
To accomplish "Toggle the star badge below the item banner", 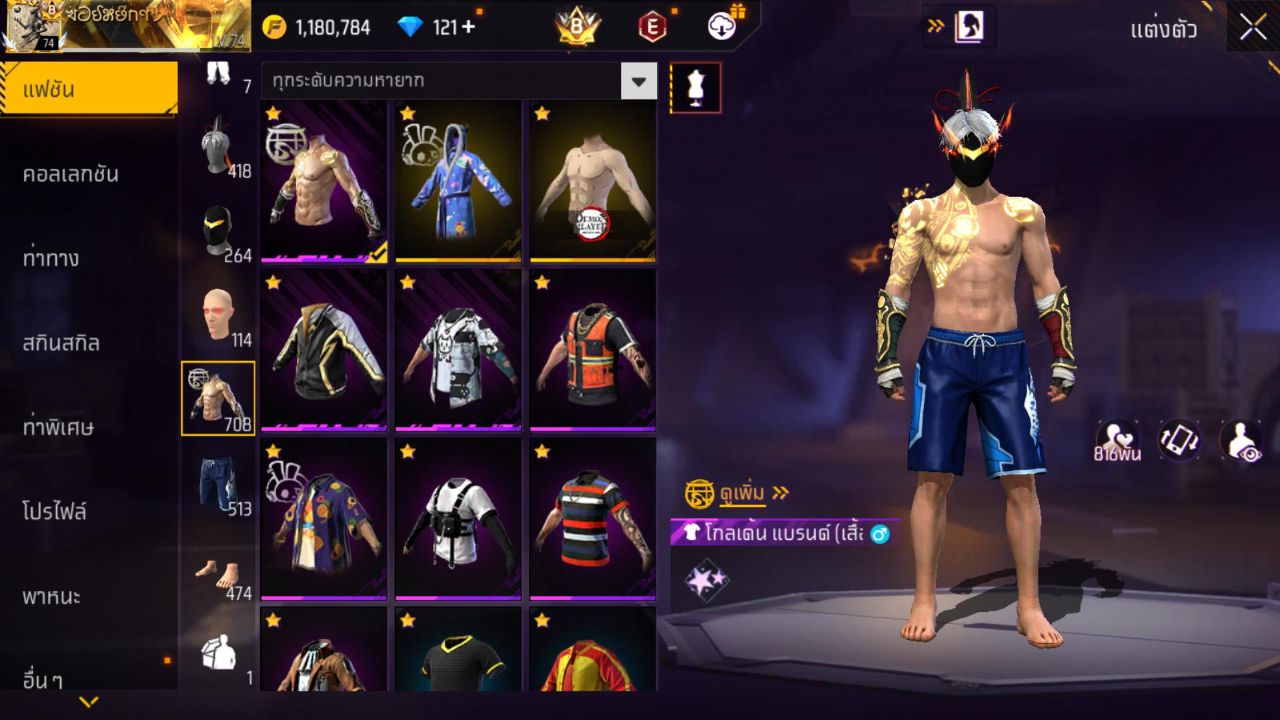I will [x=706, y=578].
